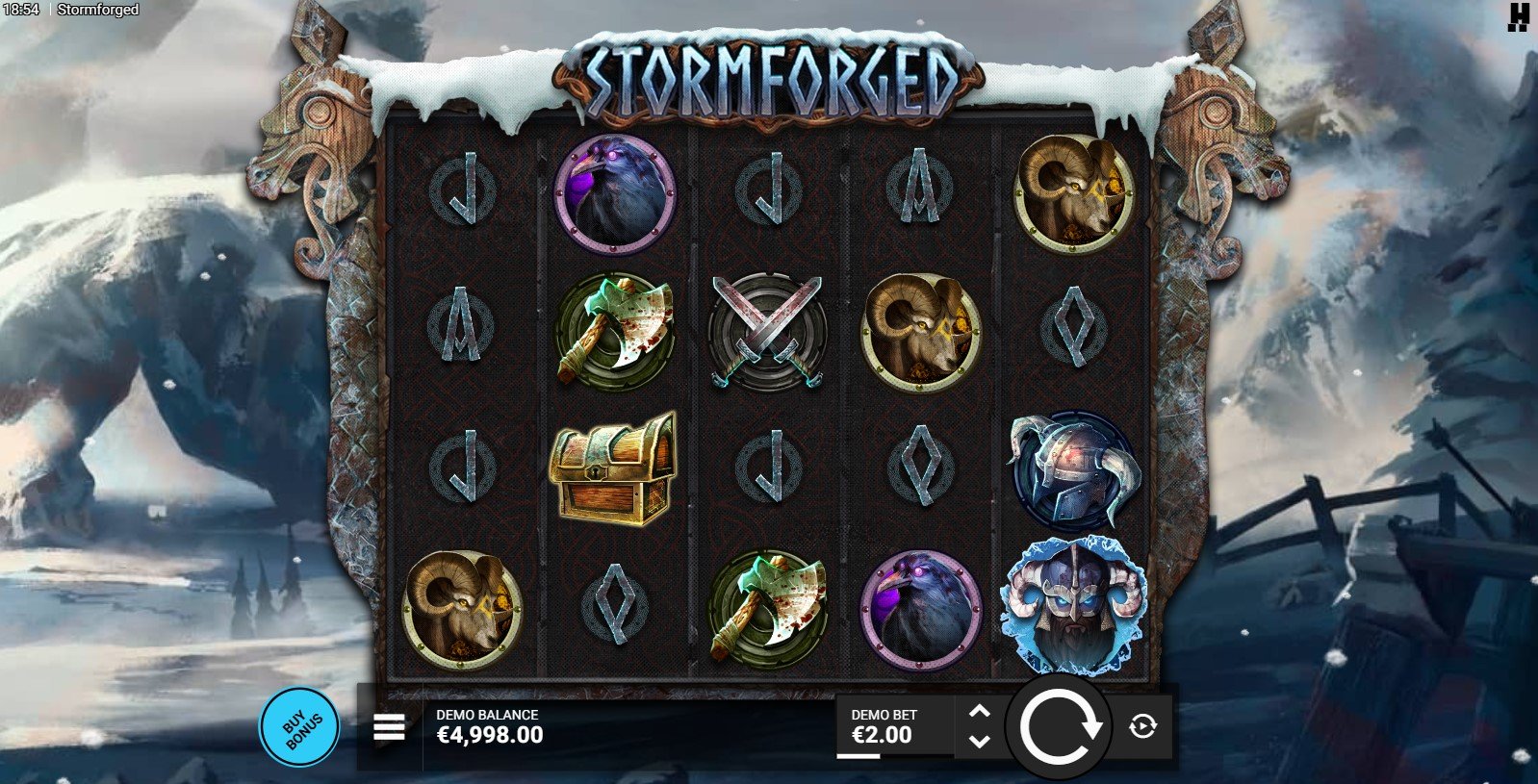Open the hamburger game menu

point(389,727)
